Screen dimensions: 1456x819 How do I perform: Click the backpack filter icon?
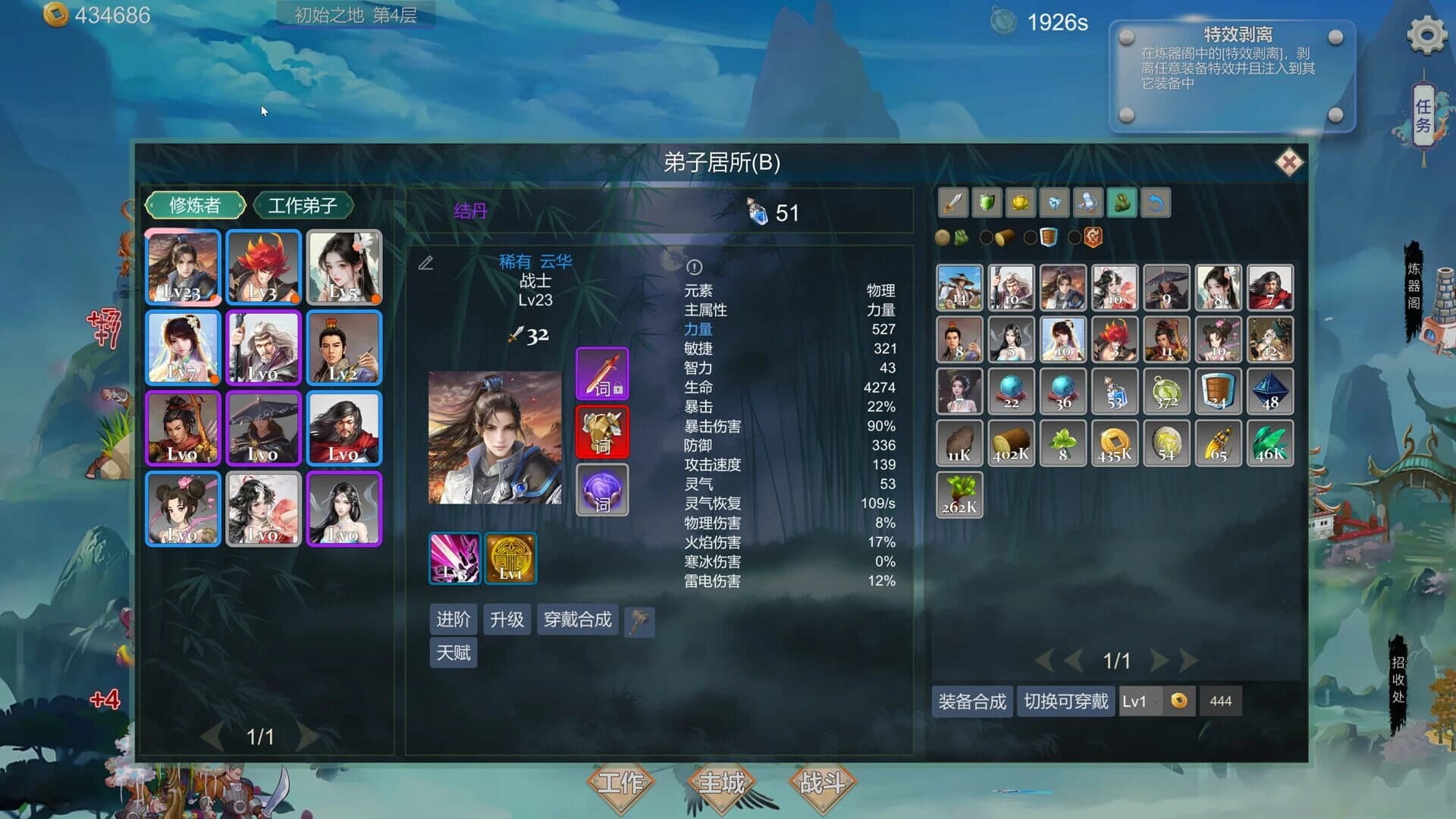(1122, 202)
